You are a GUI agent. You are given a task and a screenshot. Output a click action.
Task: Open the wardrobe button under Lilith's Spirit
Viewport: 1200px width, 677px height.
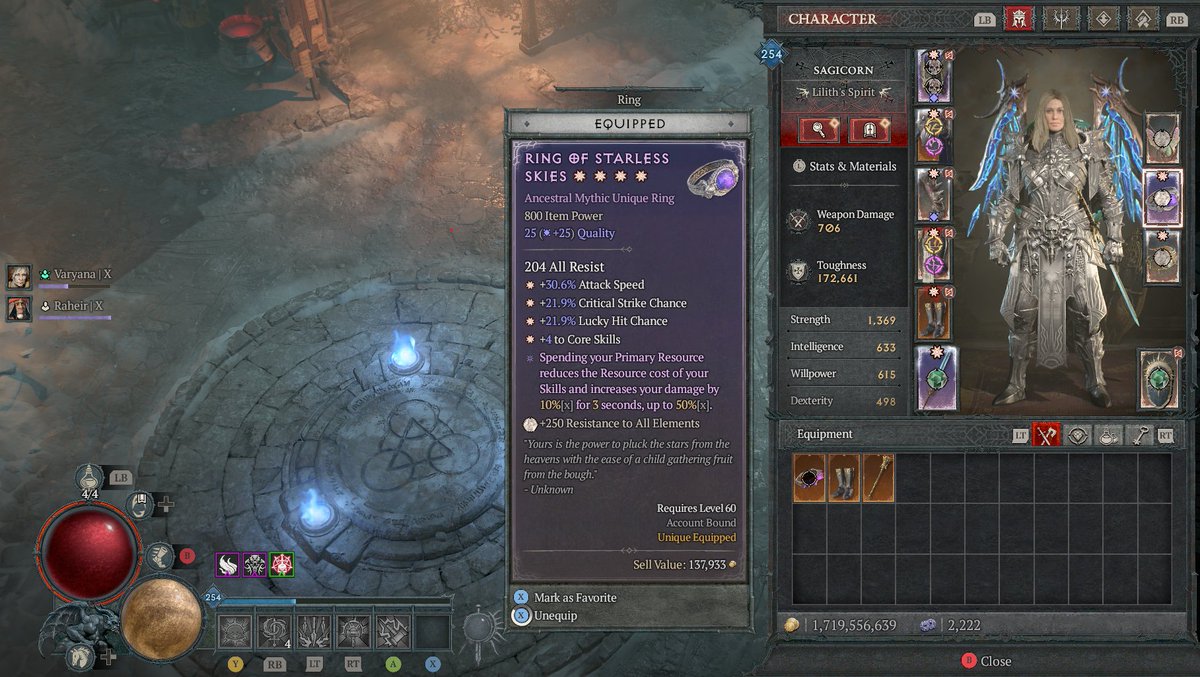(x=869, y=130)
